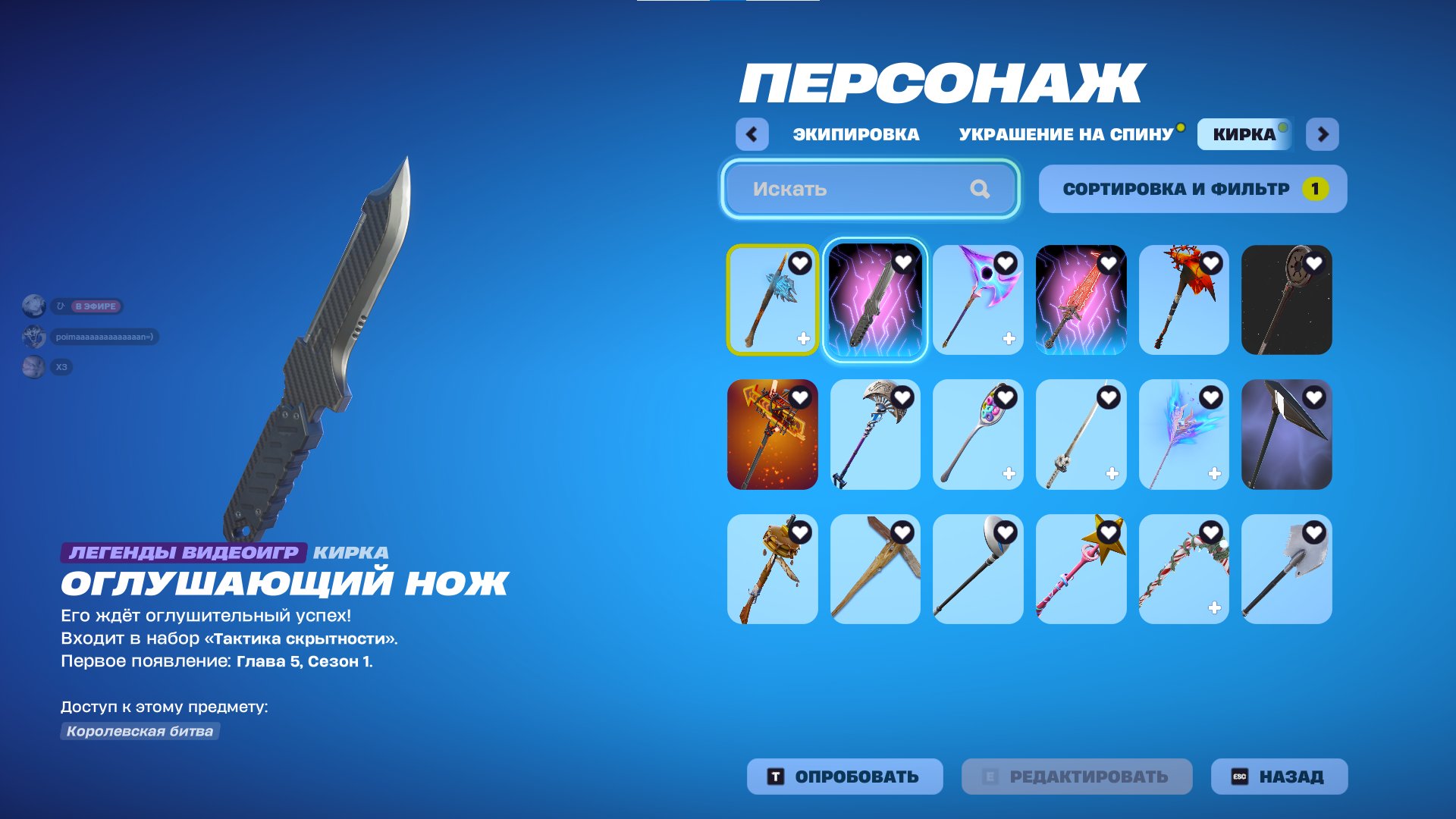Screen dimensions: 1456x819
Task: Click the plus icon on the skull katana tile
Action: point(1112,474)
